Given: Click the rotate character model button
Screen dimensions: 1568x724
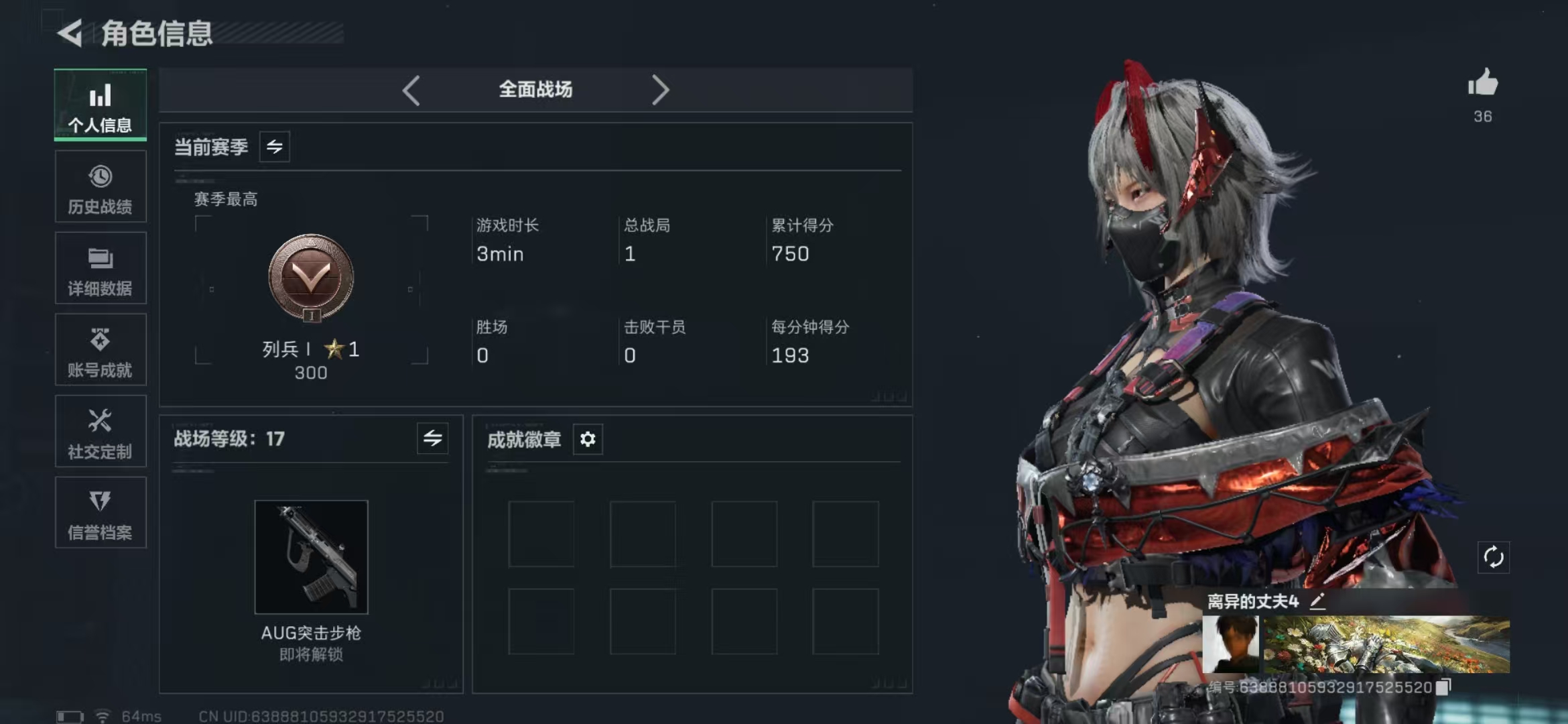Looking at the screenshot, I should click(1493, 557).
